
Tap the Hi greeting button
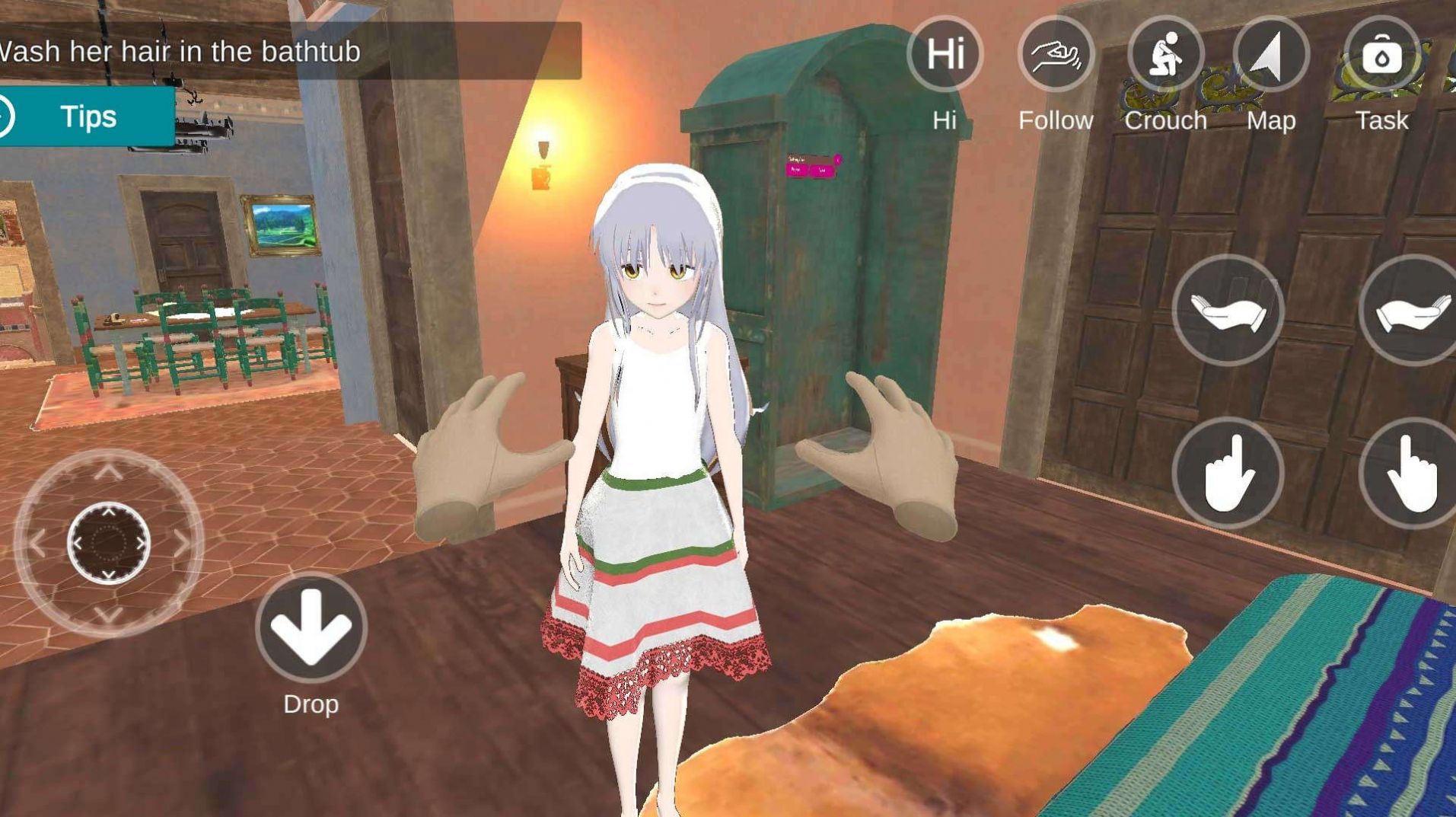coord(945,55)
